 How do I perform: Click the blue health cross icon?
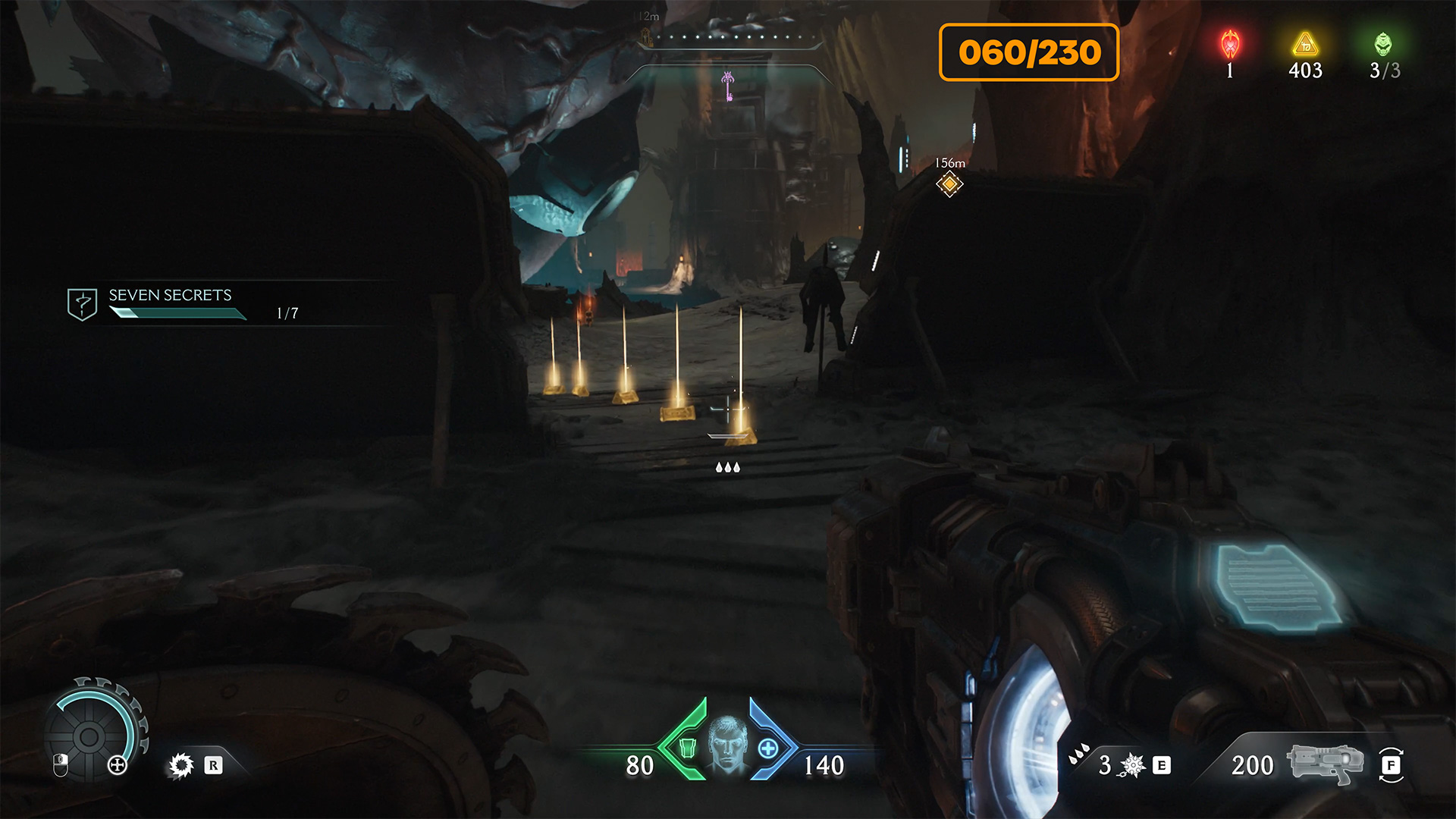[767, 749]
